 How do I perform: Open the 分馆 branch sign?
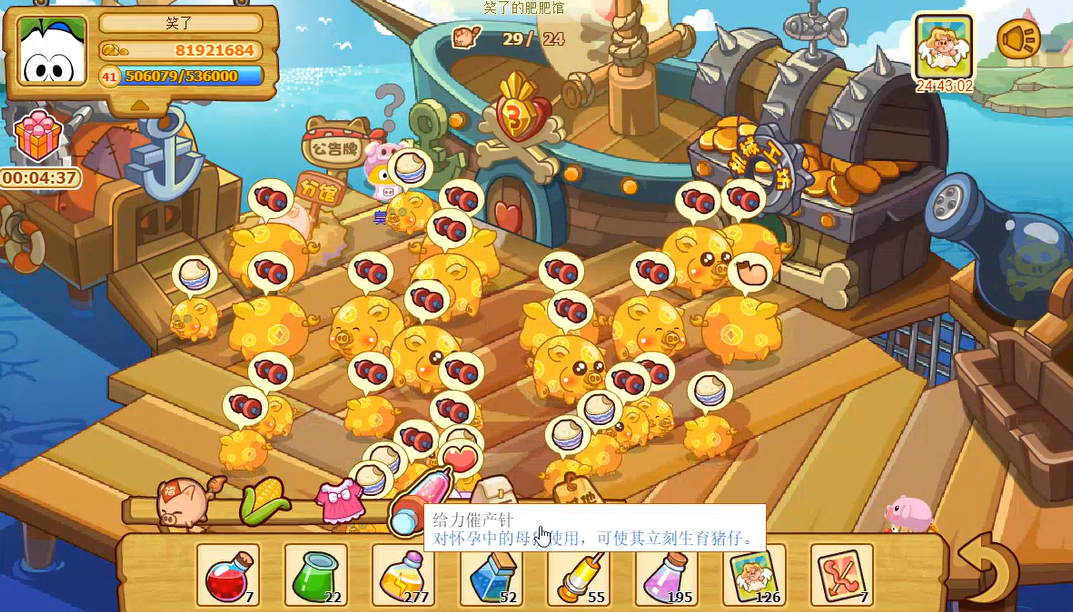(x=316, y=190)
